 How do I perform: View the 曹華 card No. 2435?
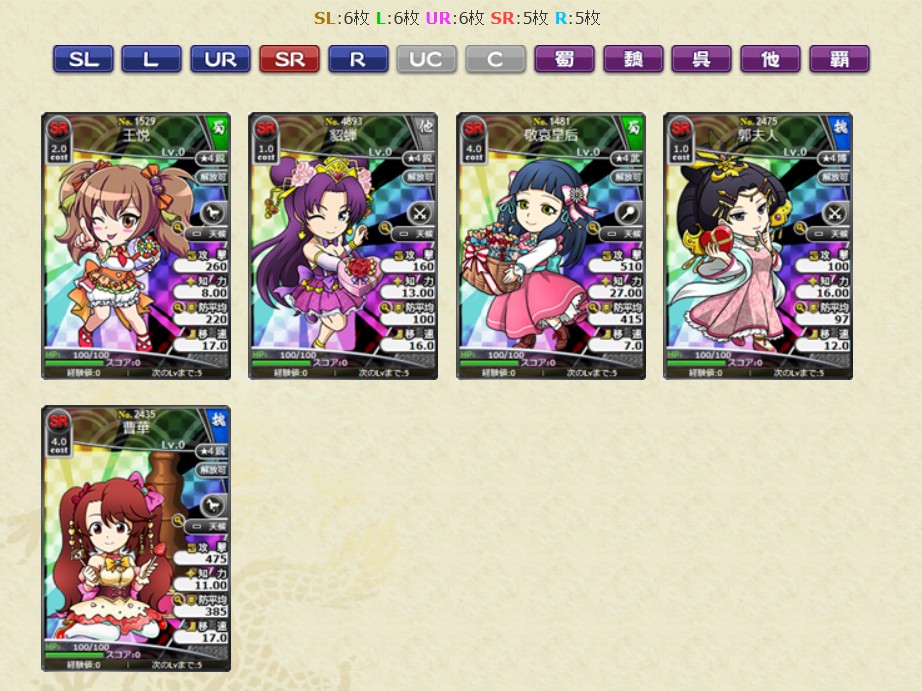click(136, 538)
